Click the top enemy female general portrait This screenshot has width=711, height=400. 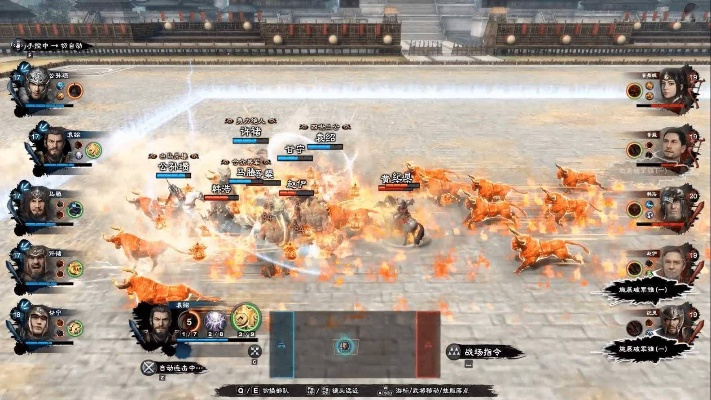(673, 86)
